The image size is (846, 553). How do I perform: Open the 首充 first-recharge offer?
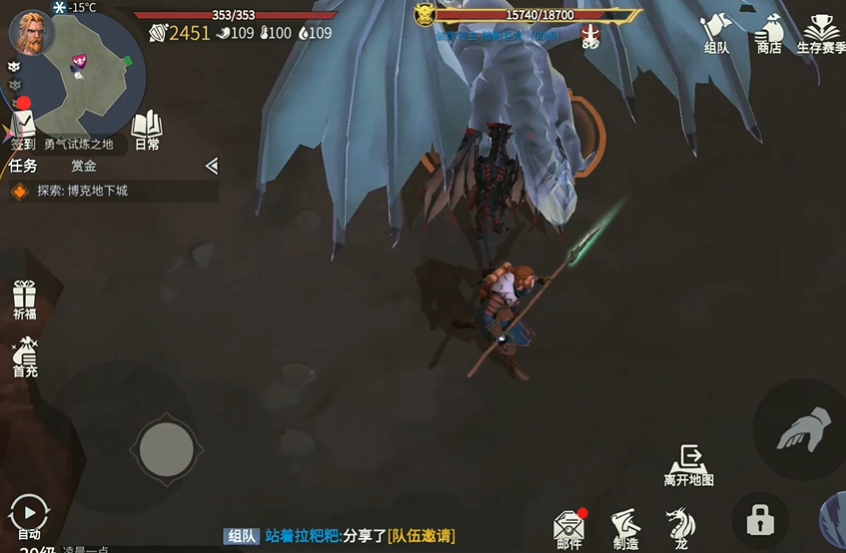pyautogui.click(x=24, y=355)
